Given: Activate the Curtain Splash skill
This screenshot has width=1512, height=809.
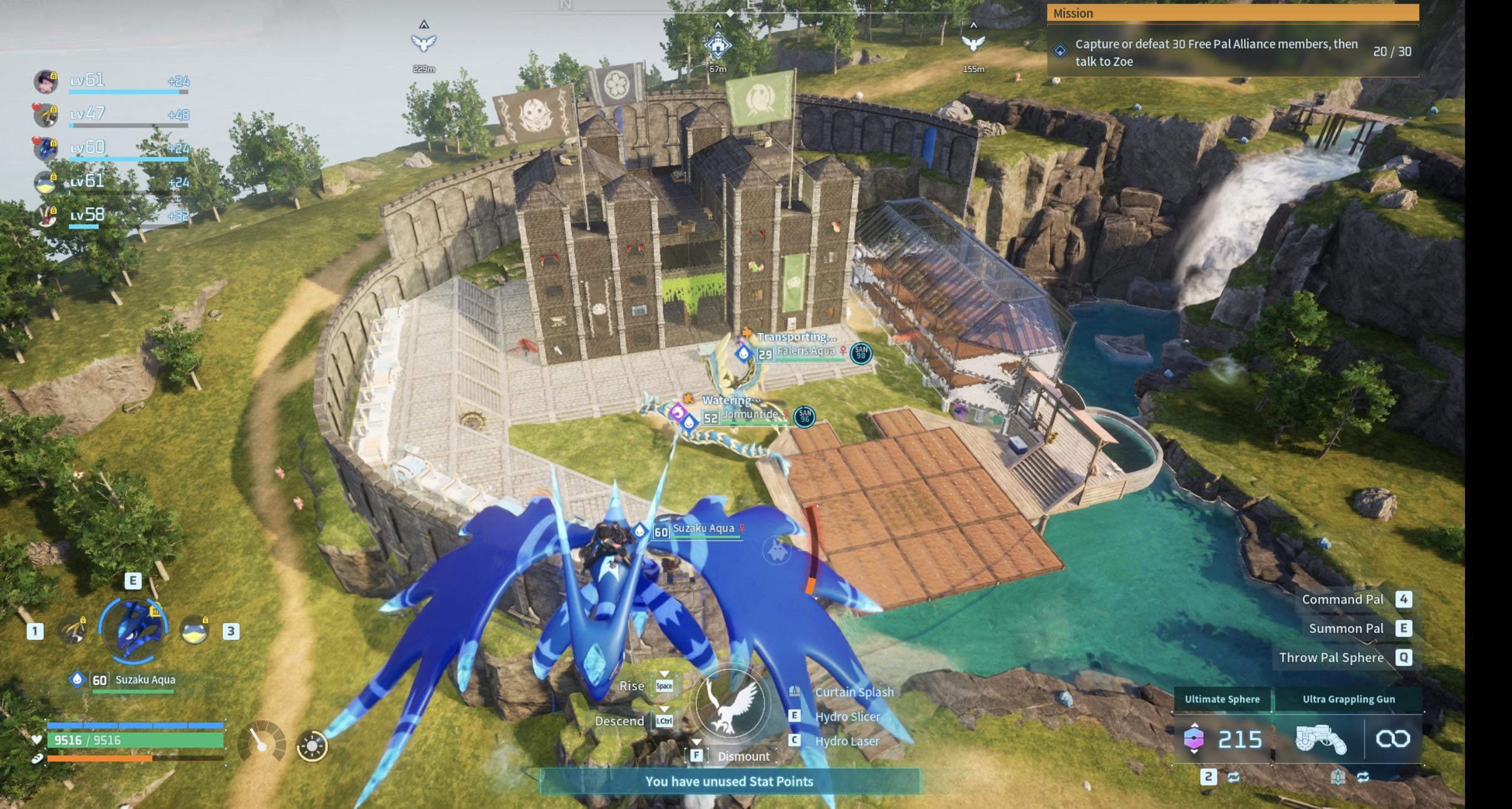Looking at the screenshot, I should click(x=854, y=692).
